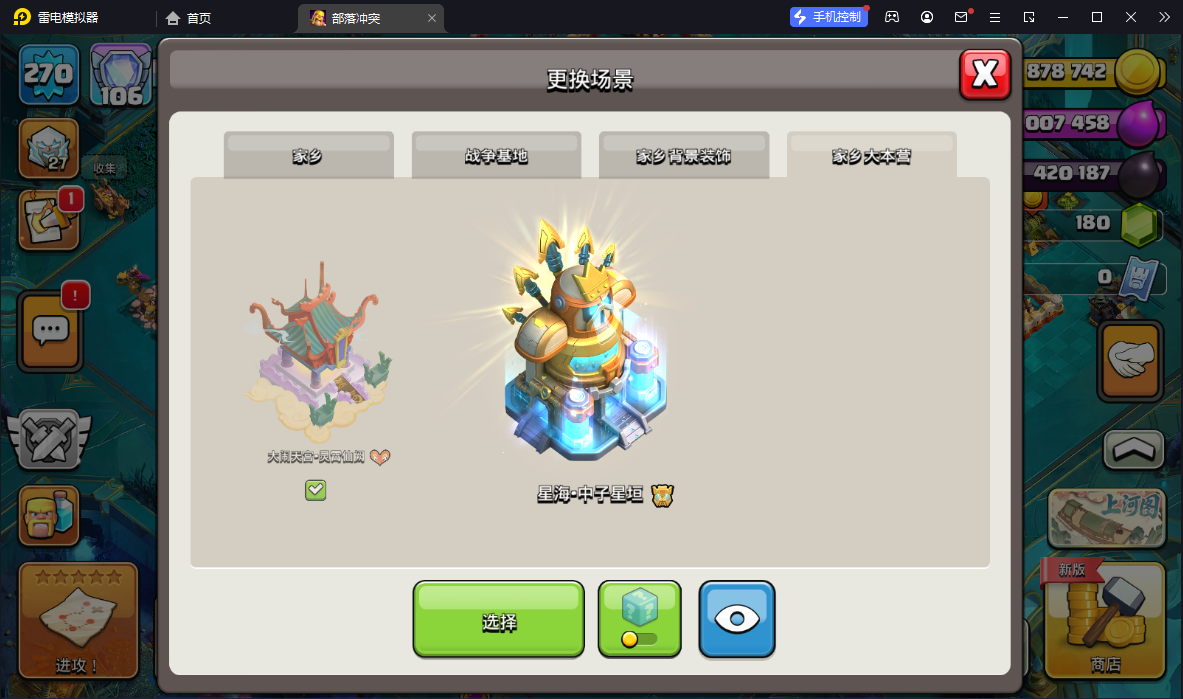Switch to the 首页 home tab

click(189, 18)
